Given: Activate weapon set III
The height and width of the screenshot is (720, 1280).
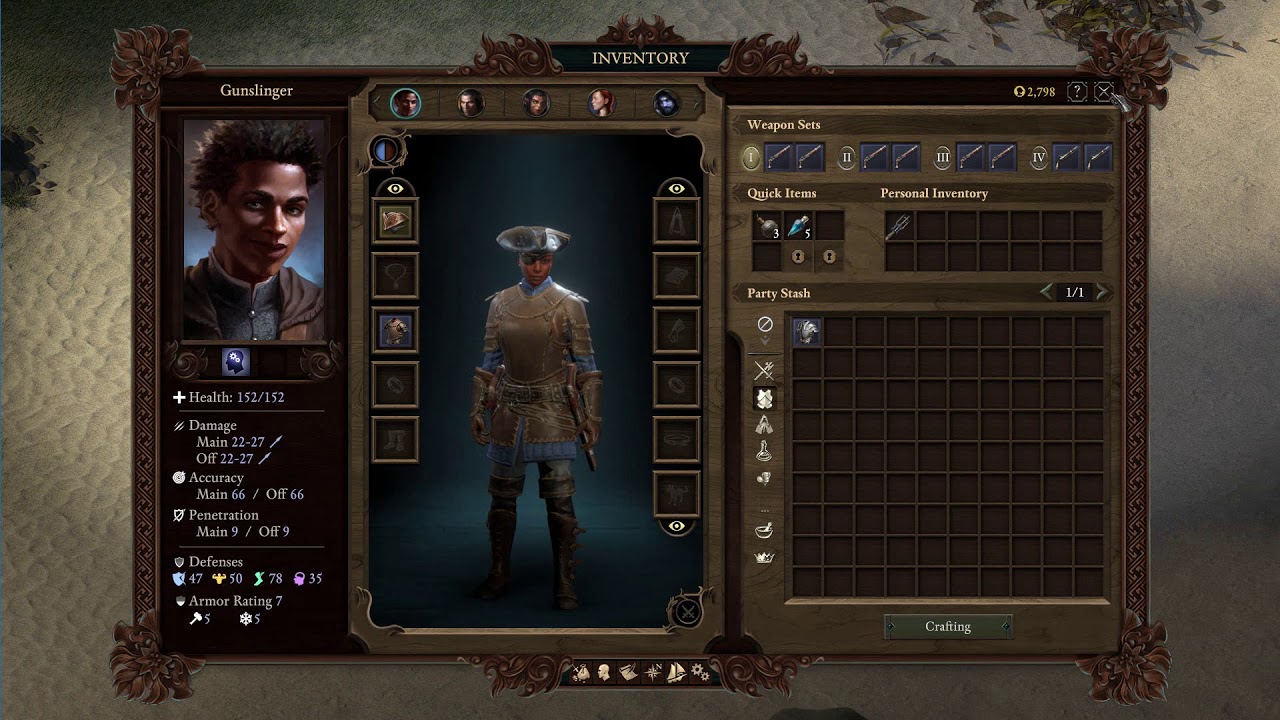Looking at the screenshot, I should point(942,158).
